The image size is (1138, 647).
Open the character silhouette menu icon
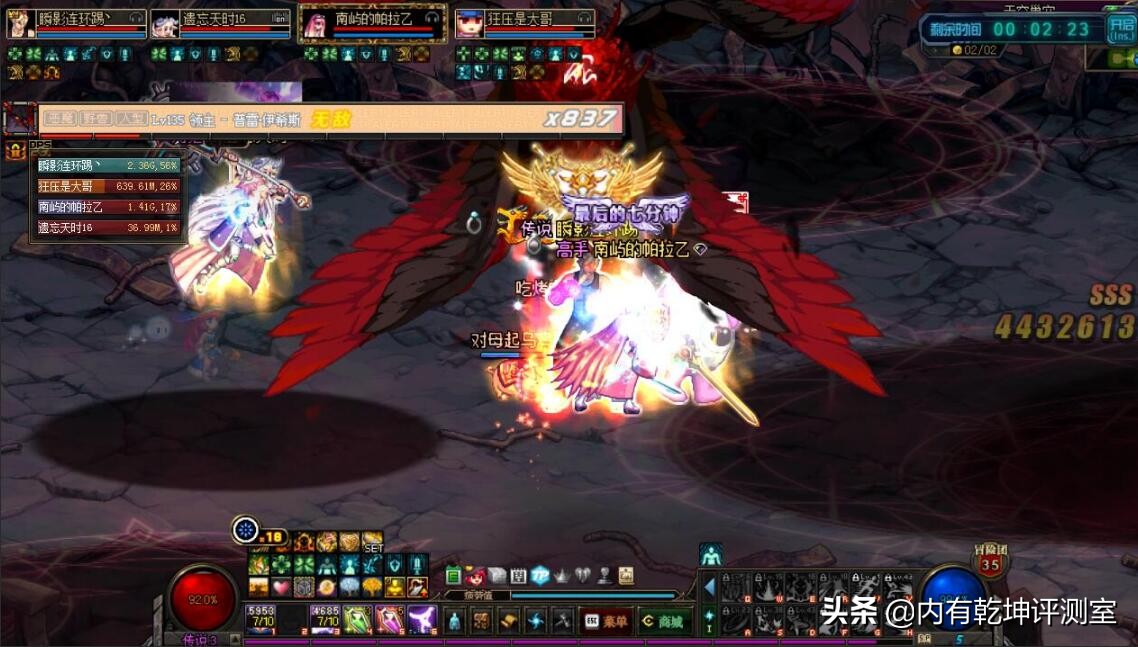tap(453, 621)
